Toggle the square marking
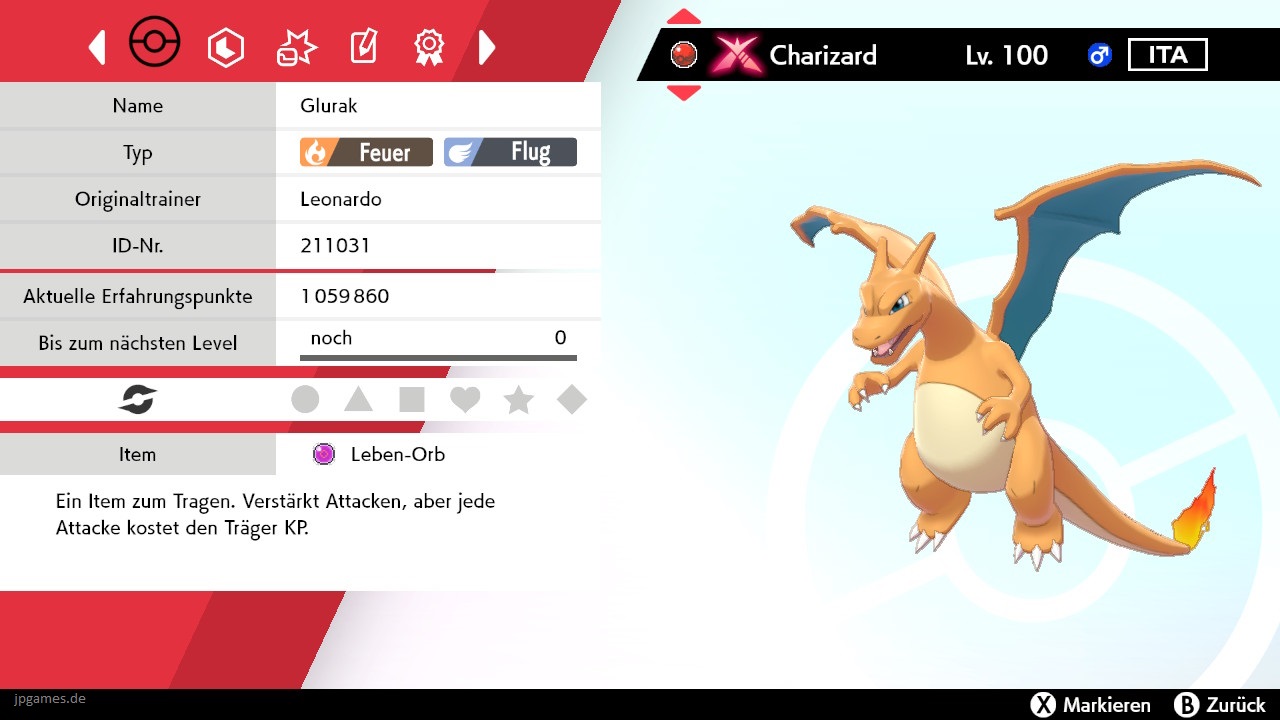The width and height of the screenshot is (1280, 720). point(412,400)
